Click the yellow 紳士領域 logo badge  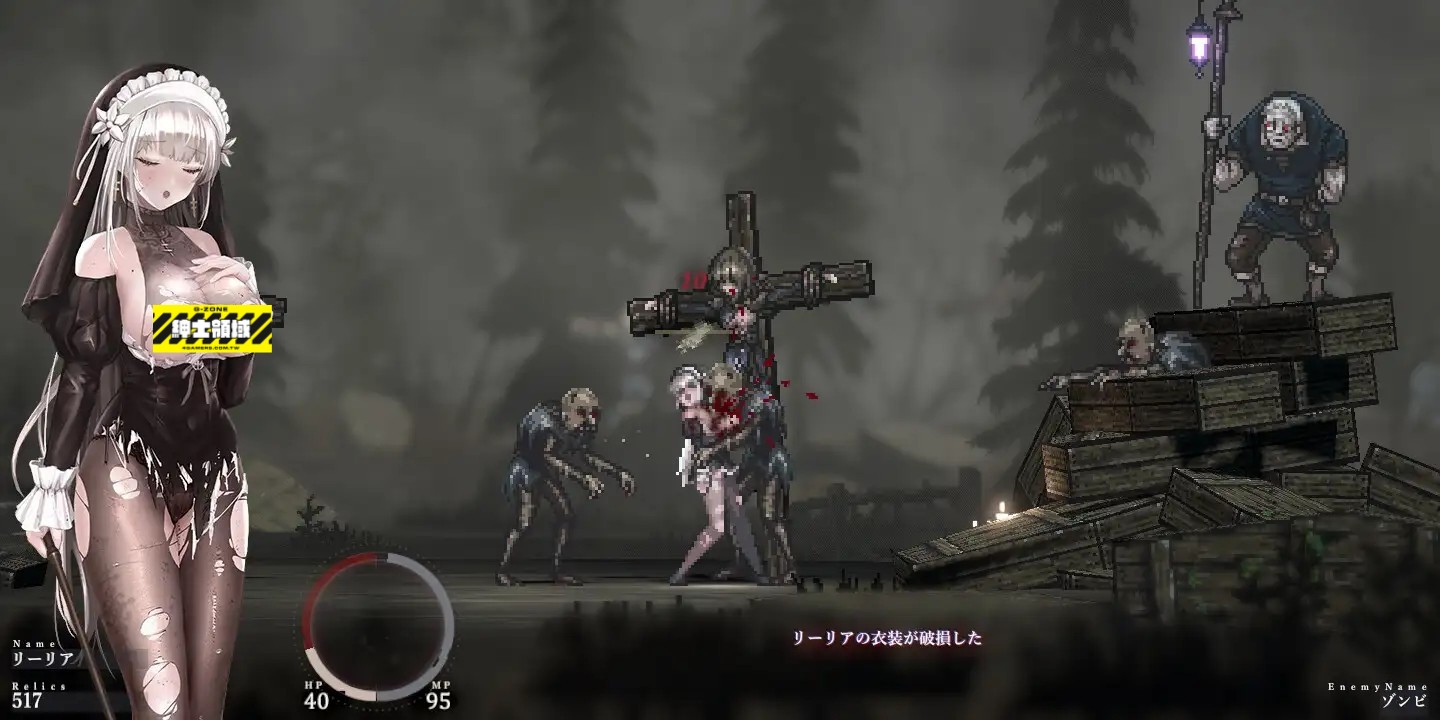pyautogui.click(x=211, y=327)
